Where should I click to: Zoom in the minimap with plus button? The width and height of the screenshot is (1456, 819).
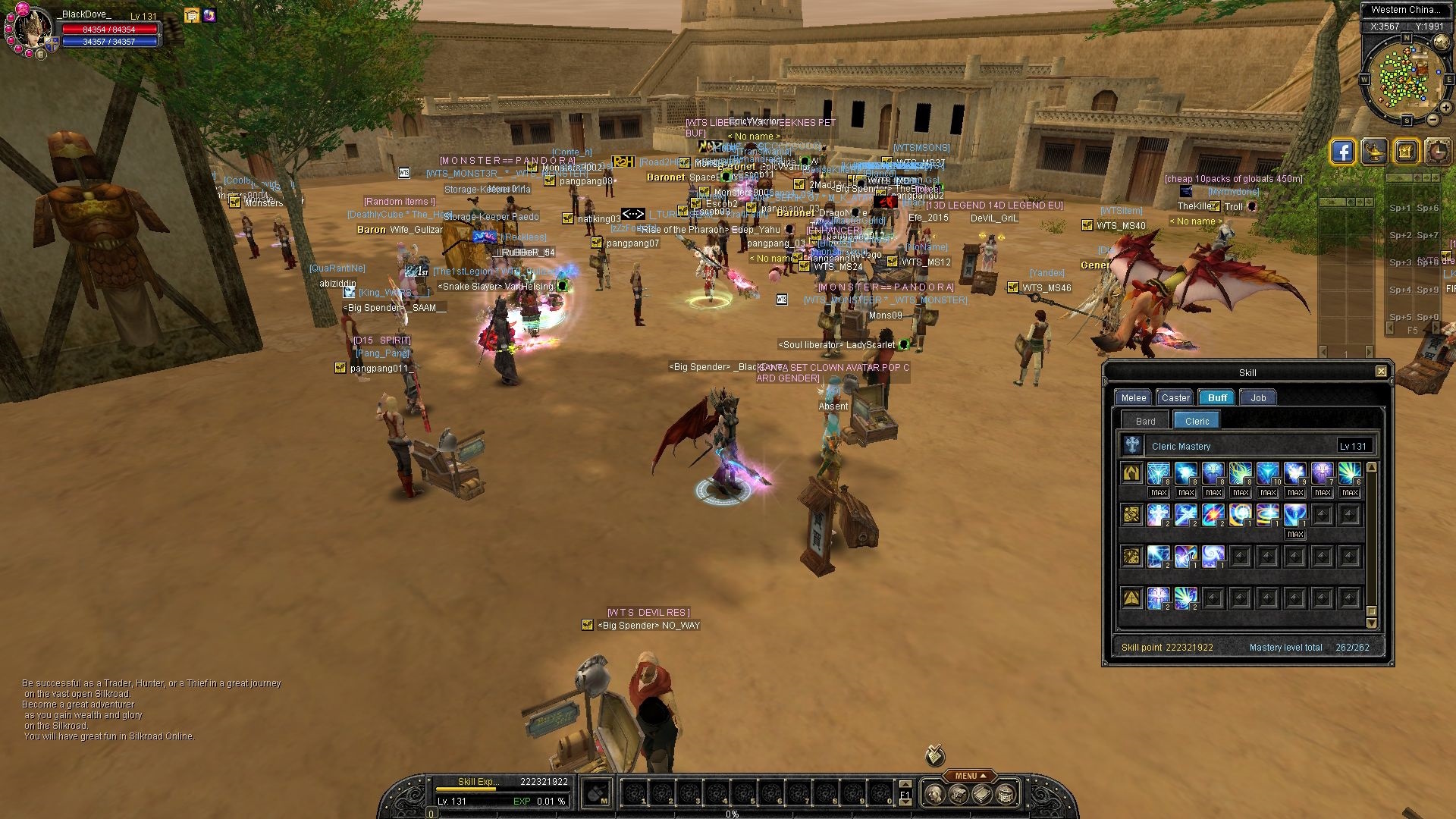1446,108
